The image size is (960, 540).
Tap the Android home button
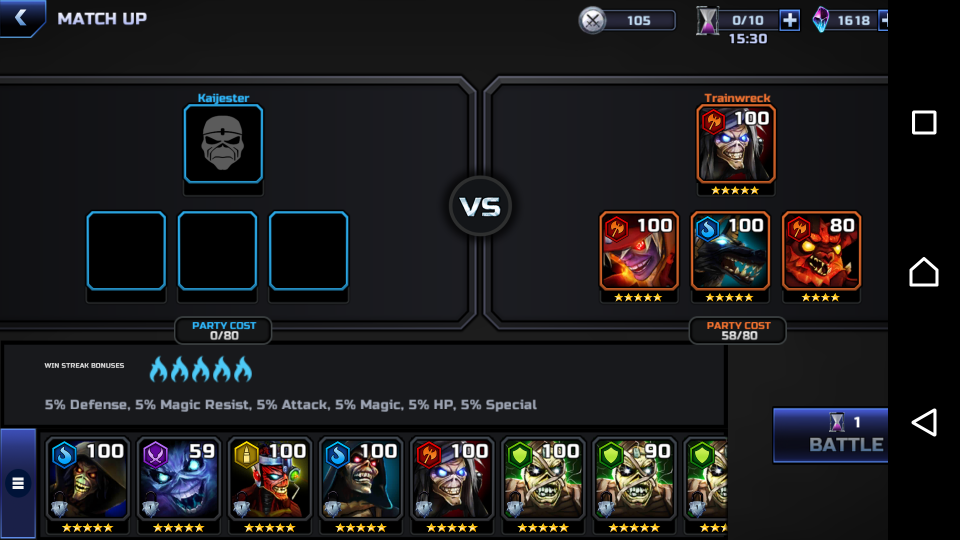(x=924, y=272)
